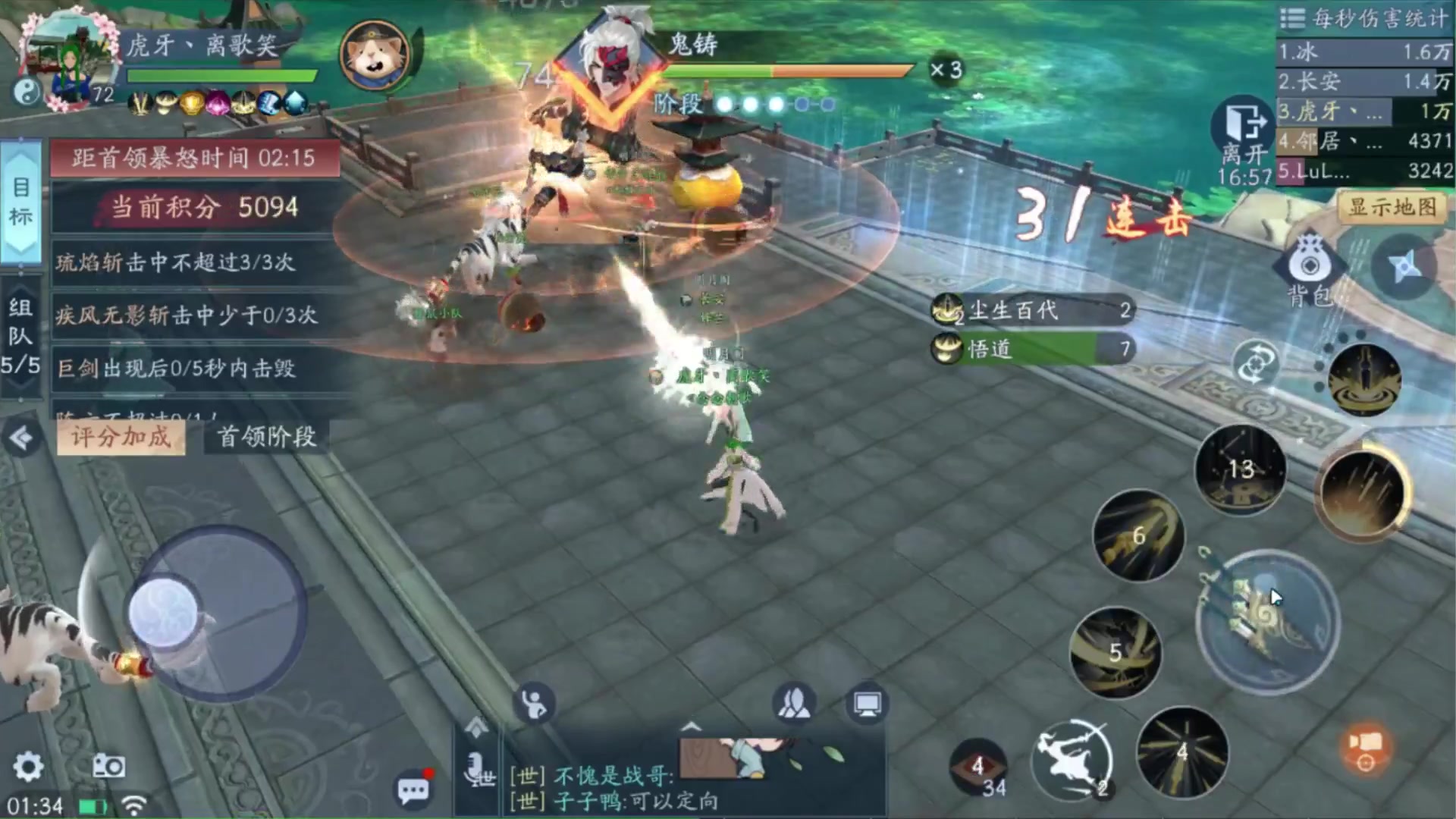This screenshot has width=1456, height=819.
Task: Use the skill showing cooldown 5
Action: pos(1115,652)
